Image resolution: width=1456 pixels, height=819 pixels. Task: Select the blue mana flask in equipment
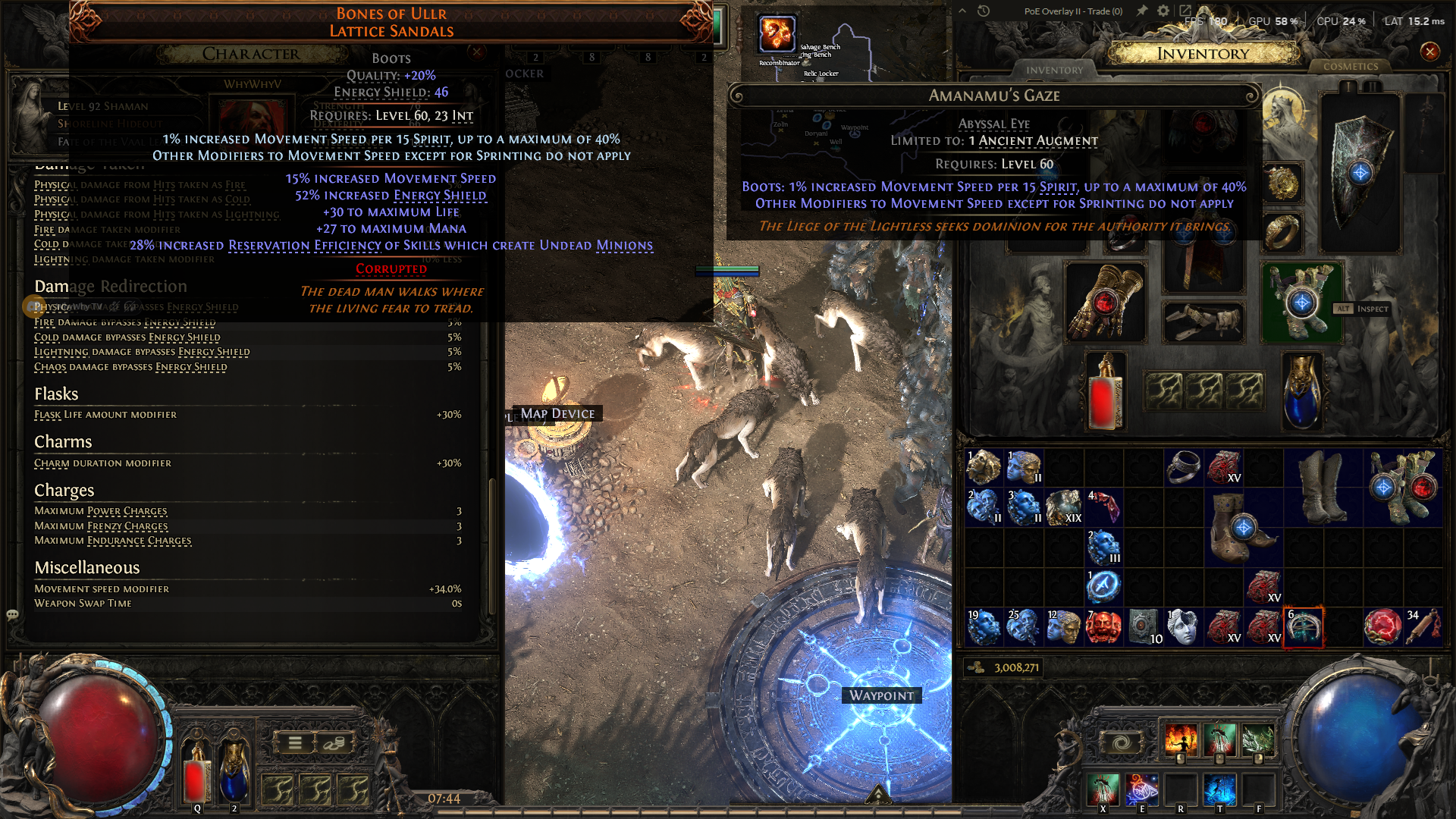click(1301, 392)
